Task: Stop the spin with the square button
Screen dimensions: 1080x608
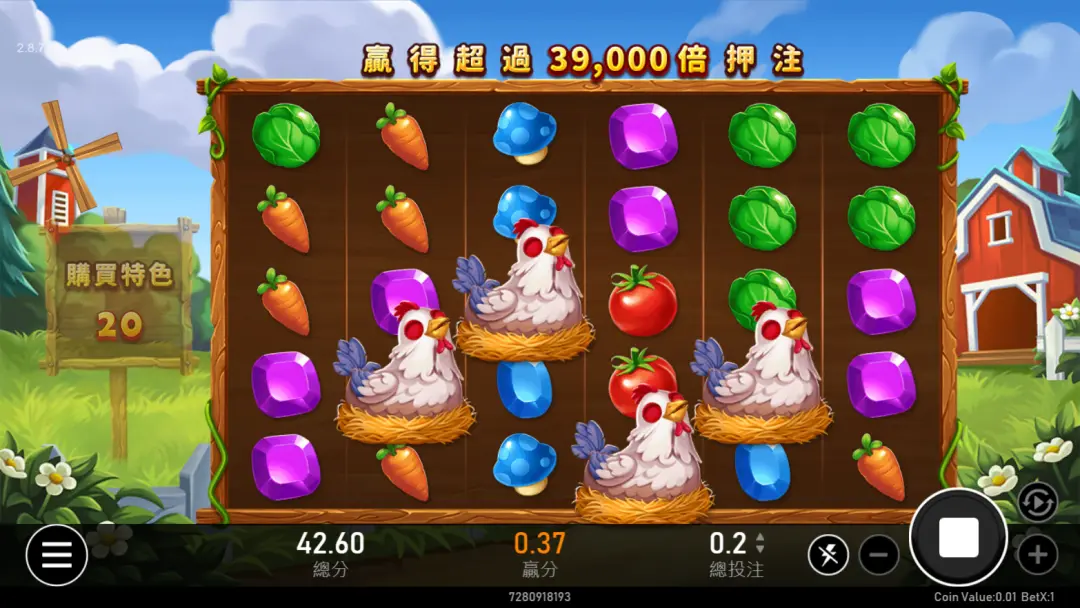Action: [958, 538]
